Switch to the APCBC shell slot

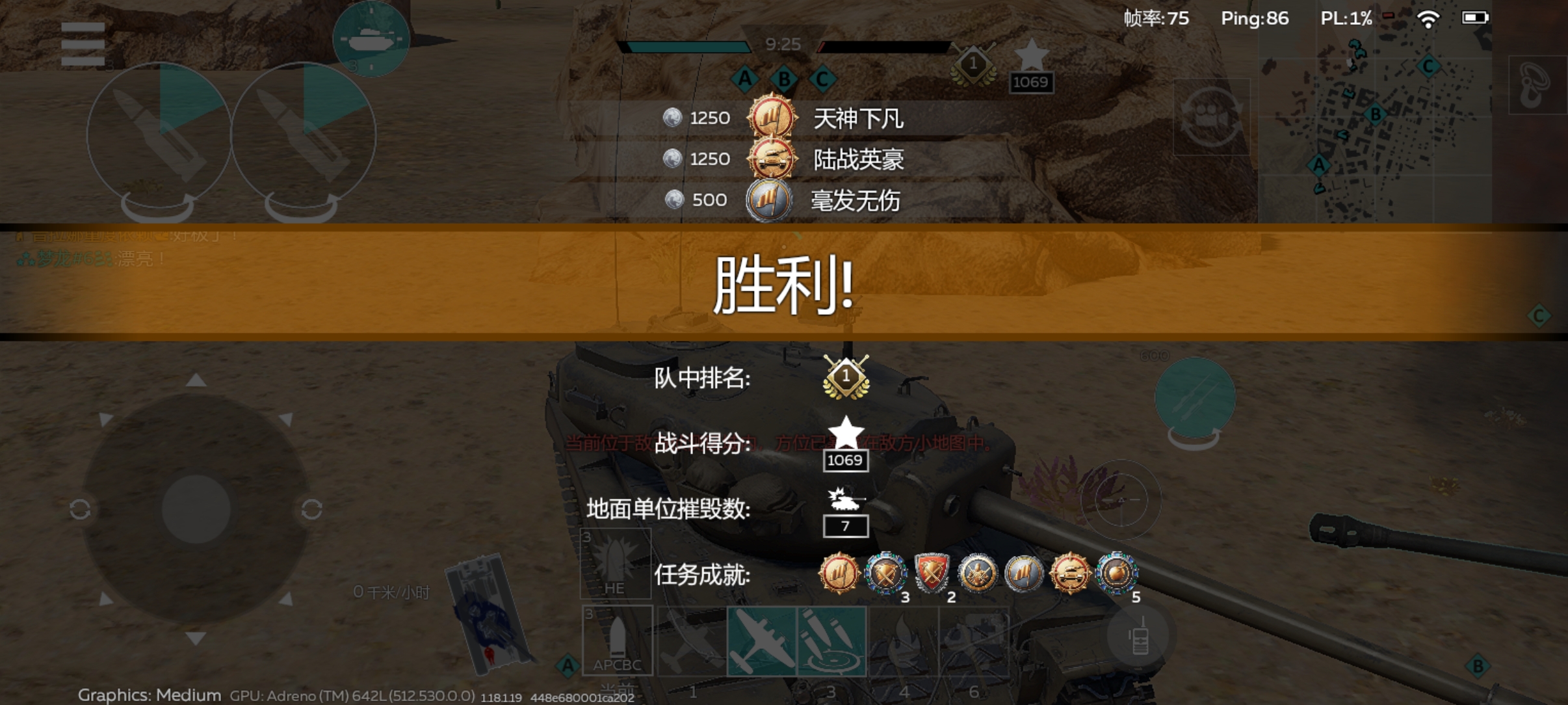point(616,641)
